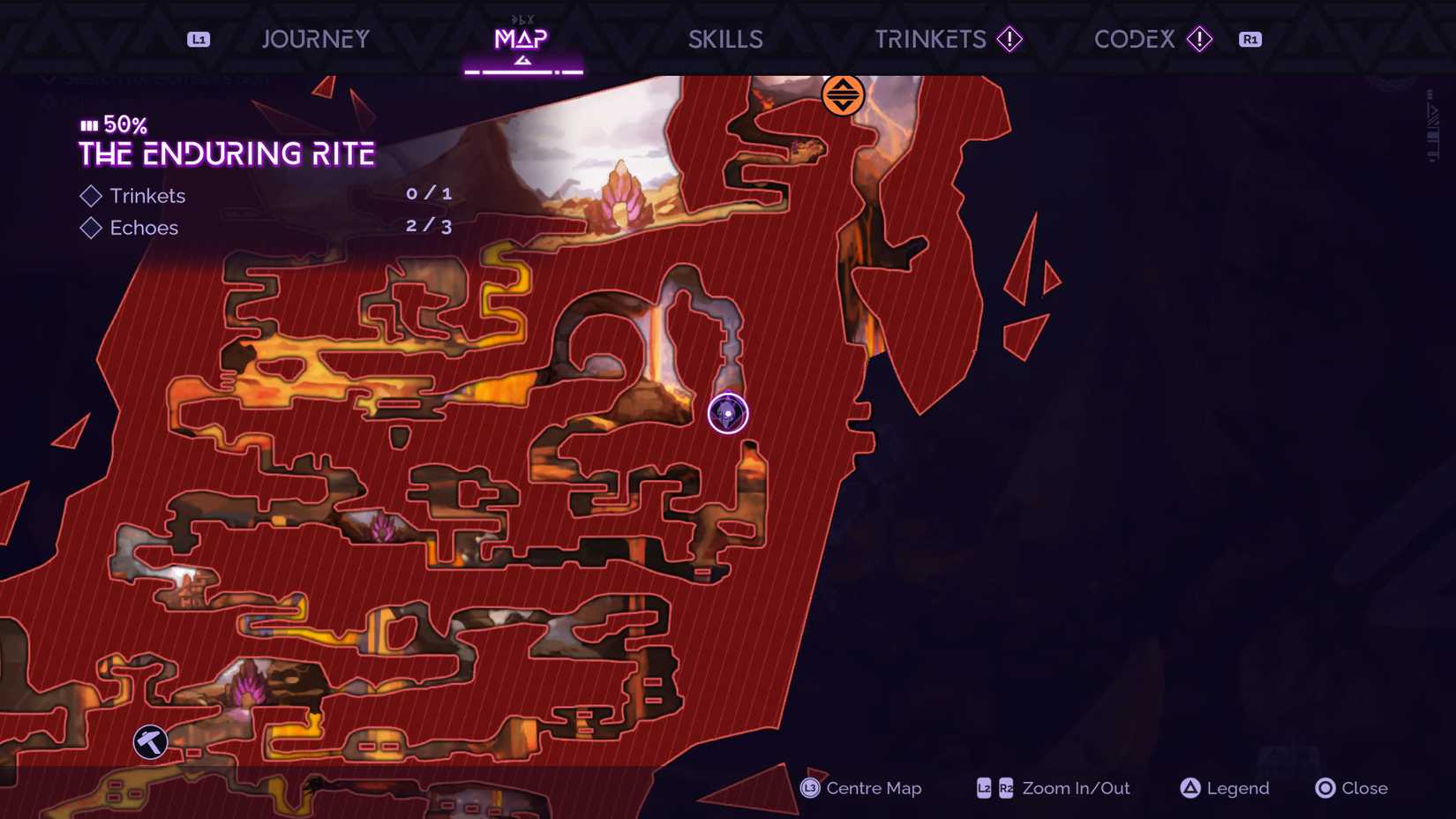Toggle the Echoes objective diamond
Image resolution: width=1456 pixels, height=819 pixels.
tap(90, 228)
